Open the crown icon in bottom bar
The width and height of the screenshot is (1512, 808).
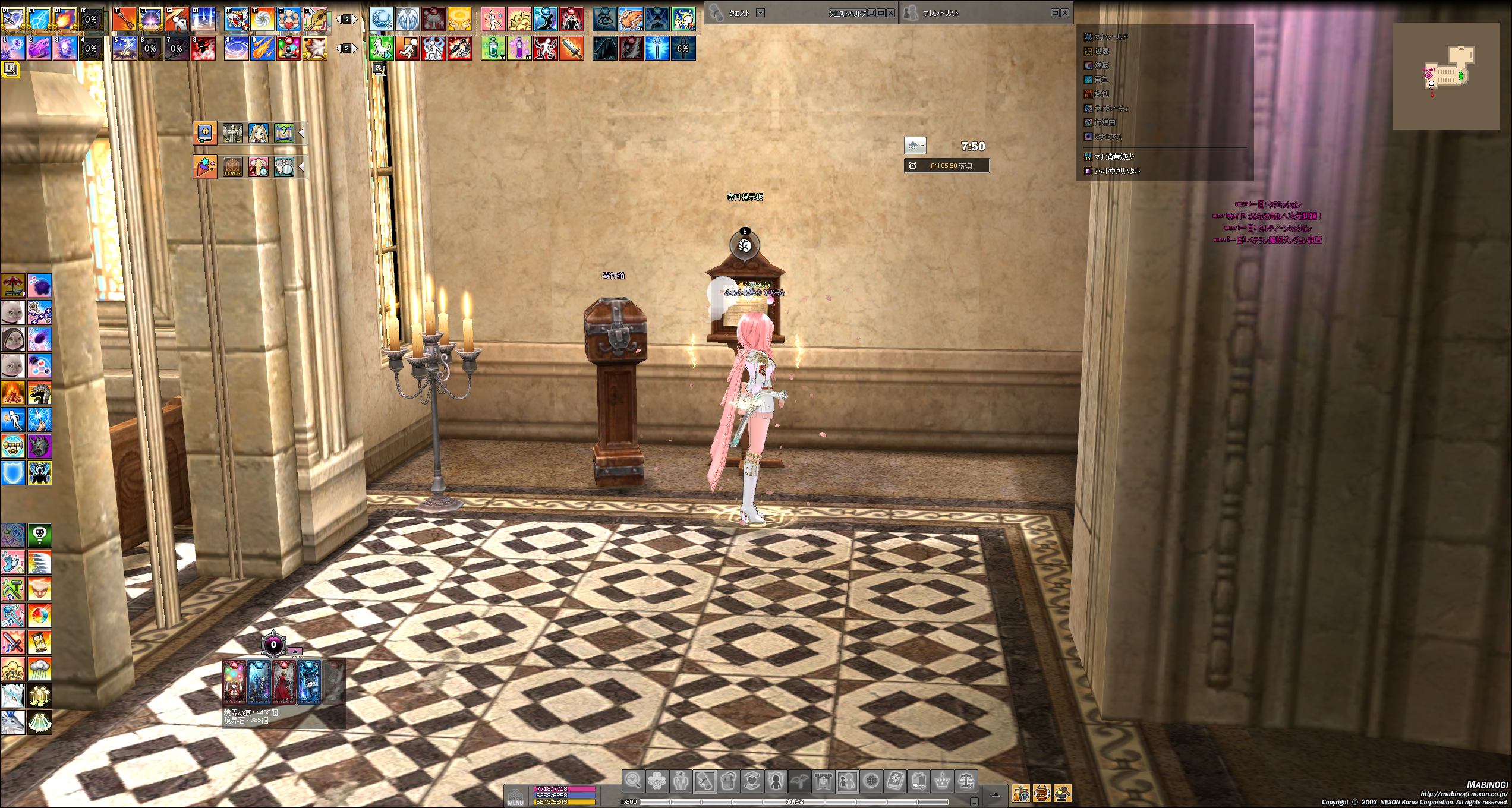coord(942,781)
